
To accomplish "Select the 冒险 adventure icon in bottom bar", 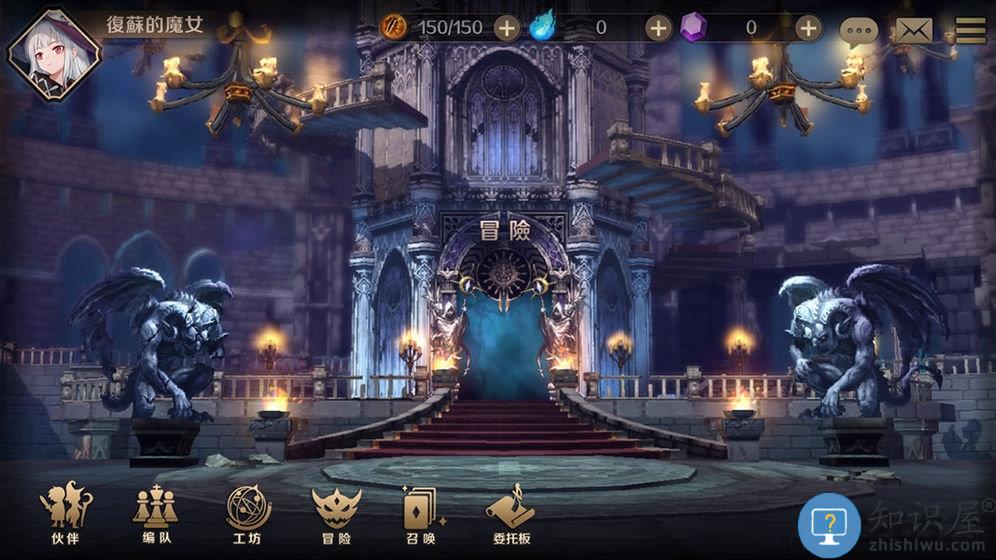I will pyautogui.click(x=336, y=515).
